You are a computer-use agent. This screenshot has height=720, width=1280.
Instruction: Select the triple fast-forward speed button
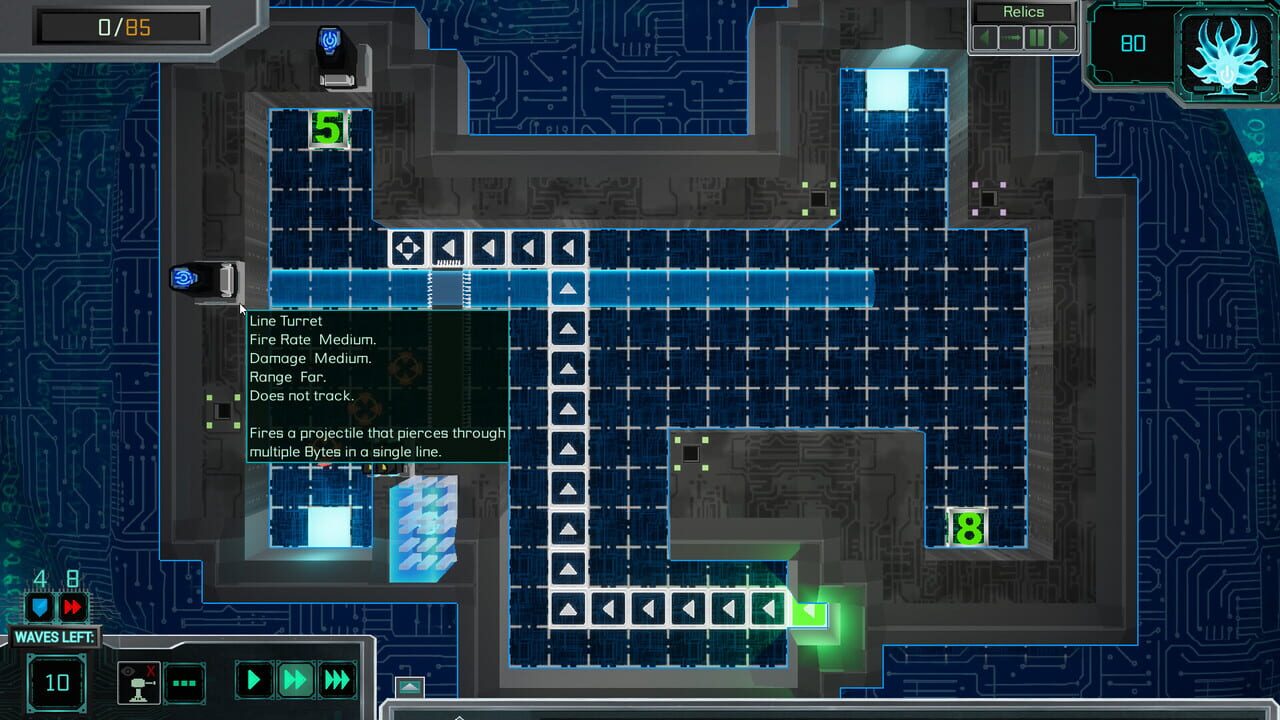pos(336,681)
